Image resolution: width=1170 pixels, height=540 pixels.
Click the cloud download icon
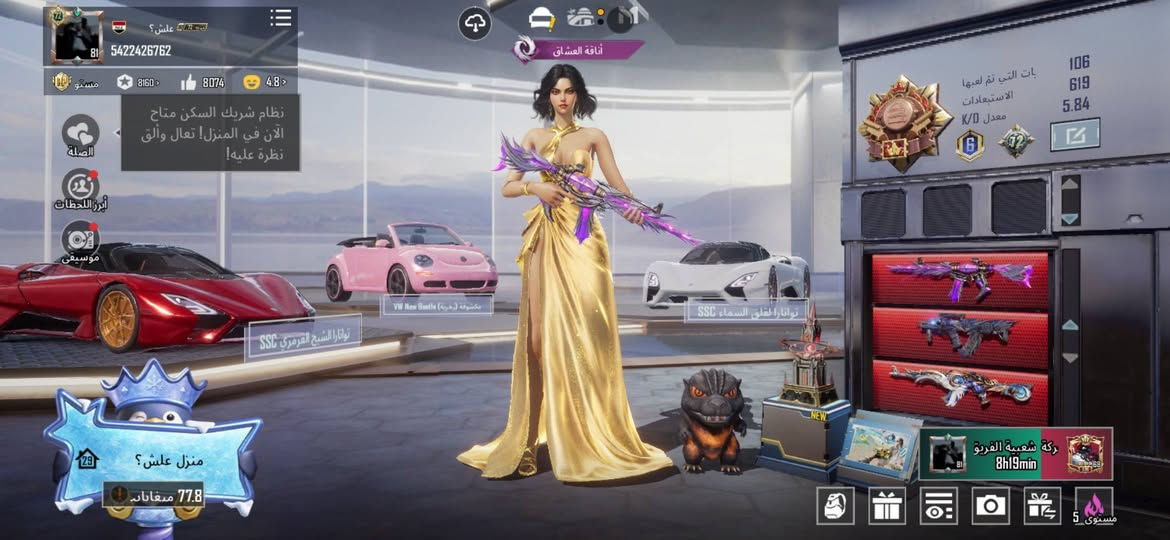tap(475, 23)
